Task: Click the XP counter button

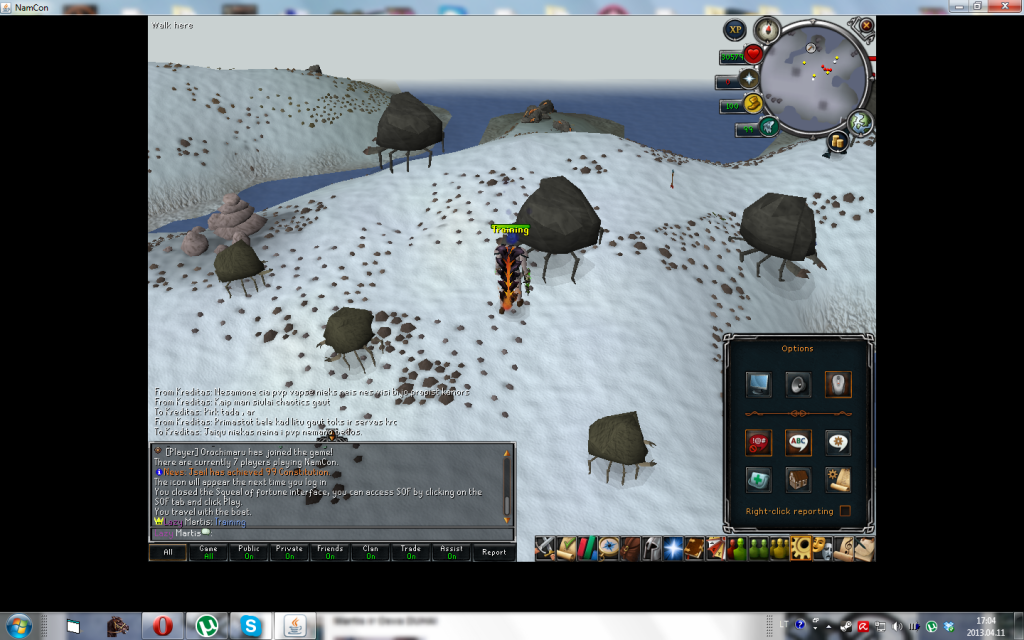Action: [735, 31]
